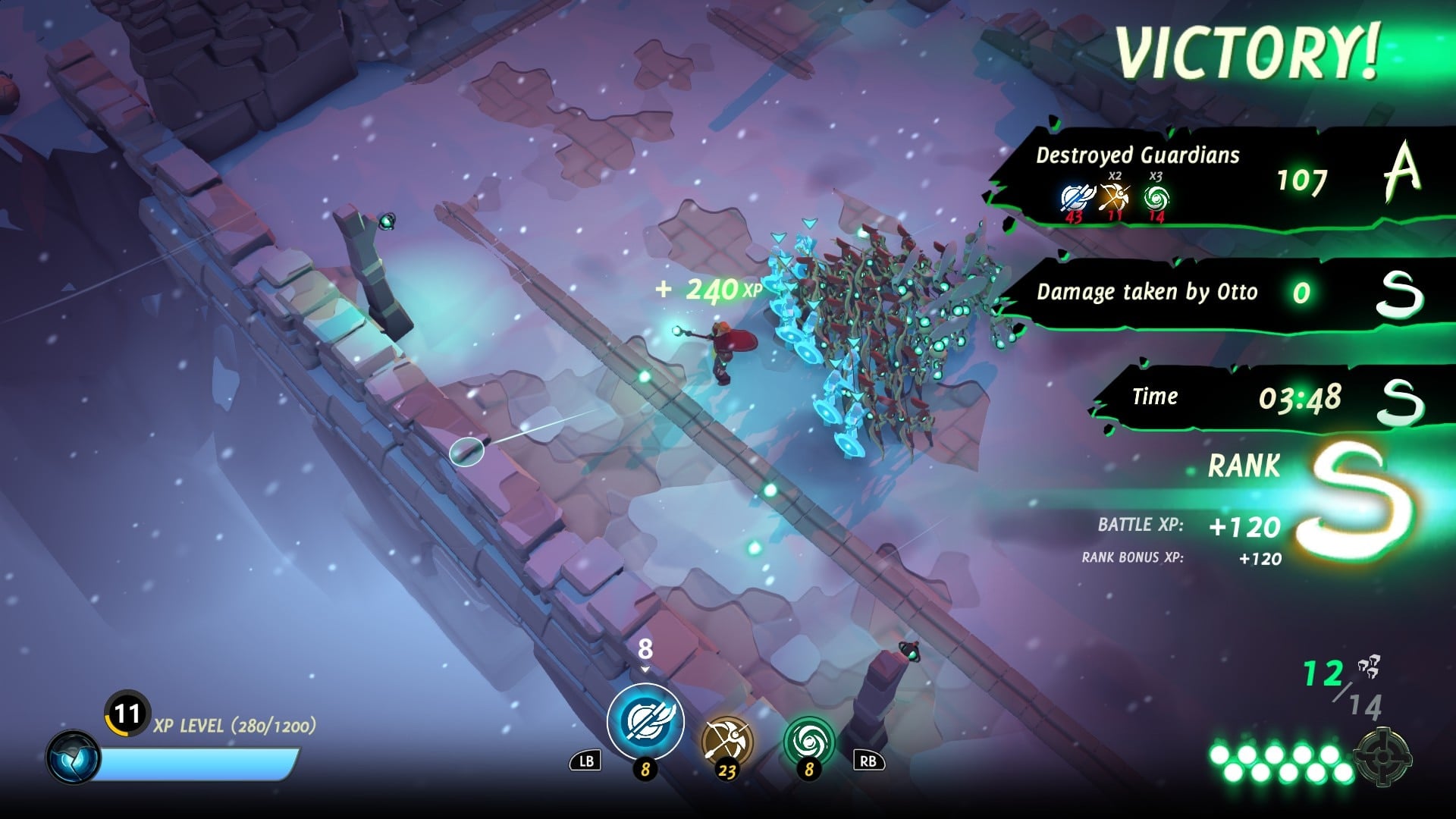Choose the orange archer guardian icon
This screenshot has width=1456, height=819.
coord(726,741)
